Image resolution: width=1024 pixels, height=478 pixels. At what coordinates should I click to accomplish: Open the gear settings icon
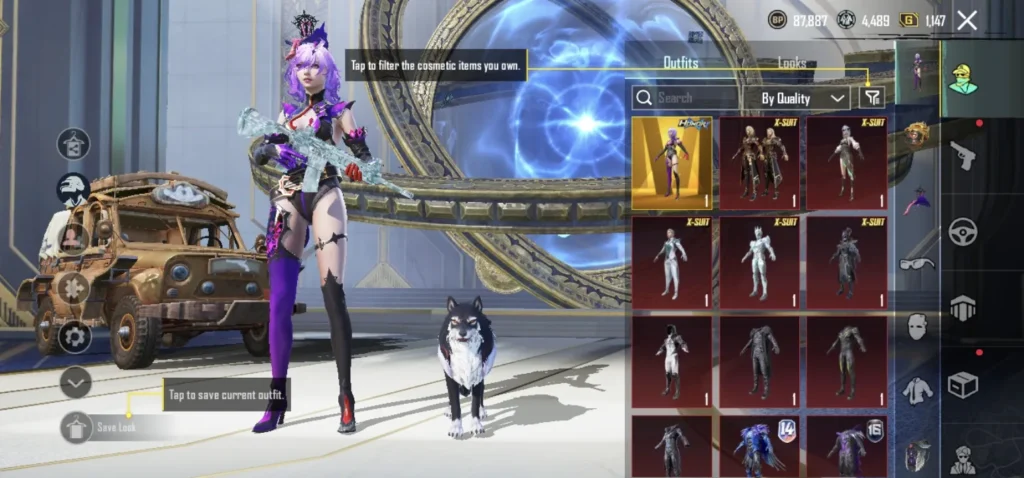[75, 337]
